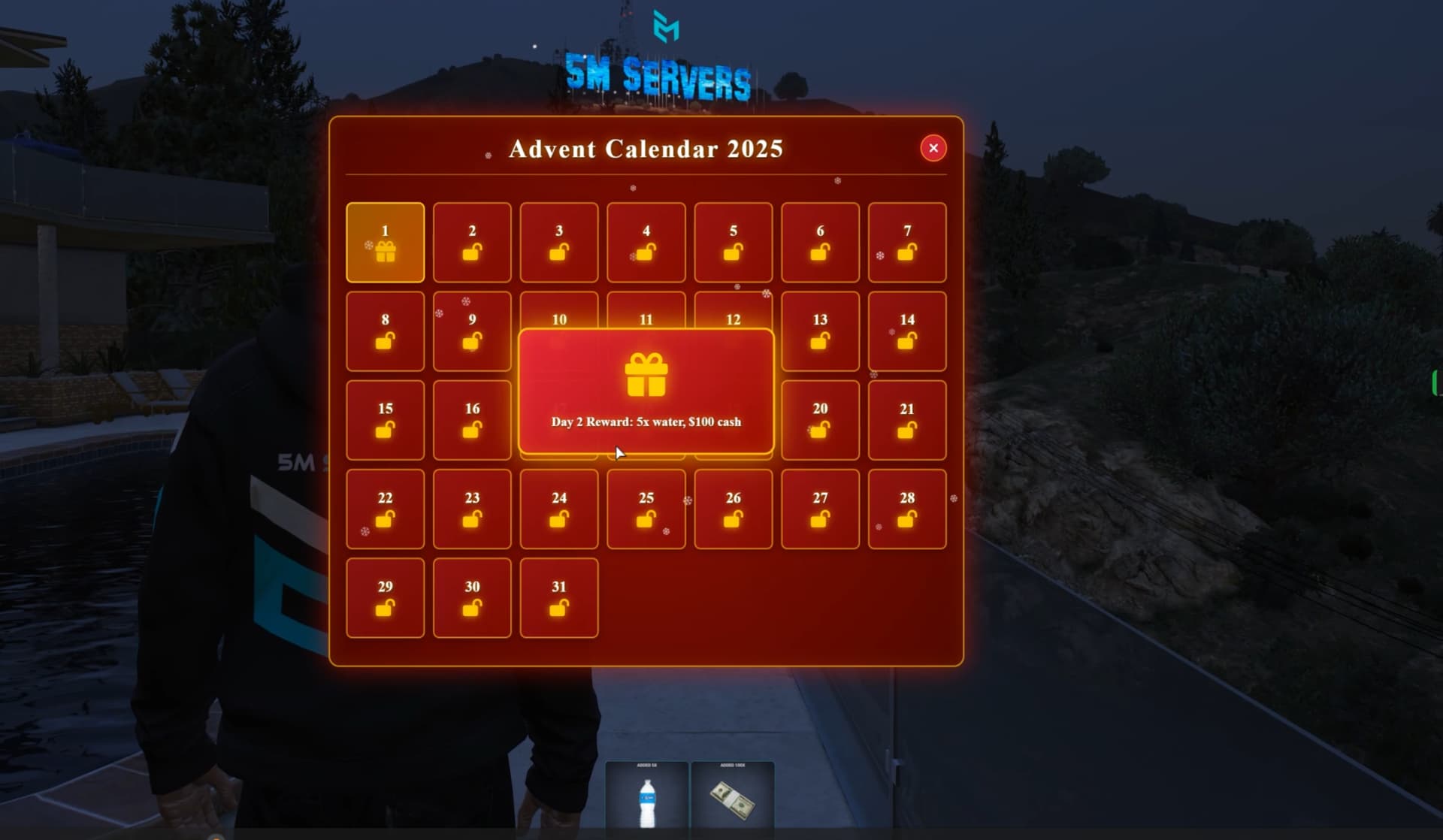This screenshot has width=1443, height=840.
Task: Click the Advent Calendar 2025 title
Action: tap(646, 149)
